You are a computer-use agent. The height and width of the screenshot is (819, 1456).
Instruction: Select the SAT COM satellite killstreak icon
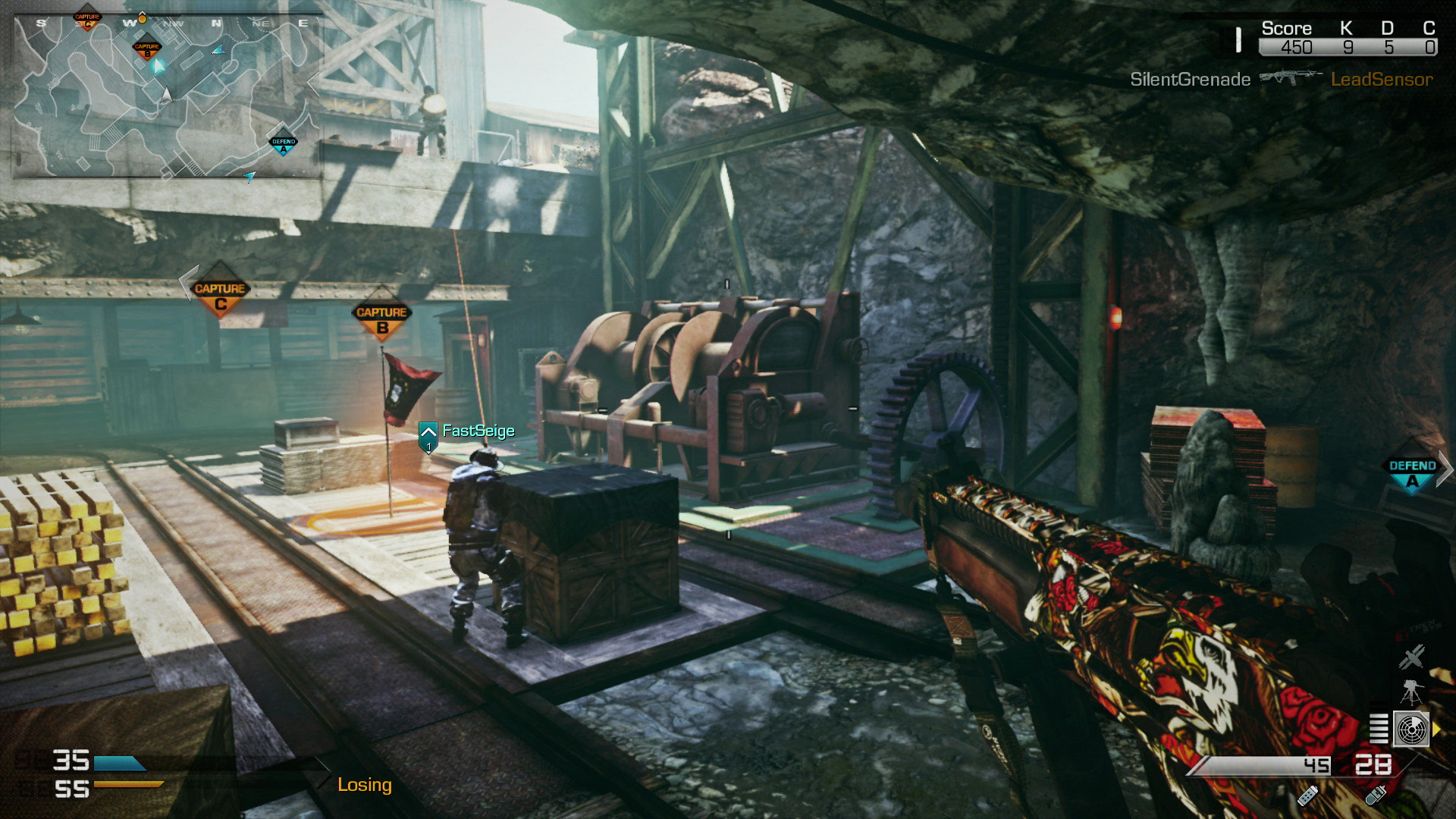(1410, 658)
